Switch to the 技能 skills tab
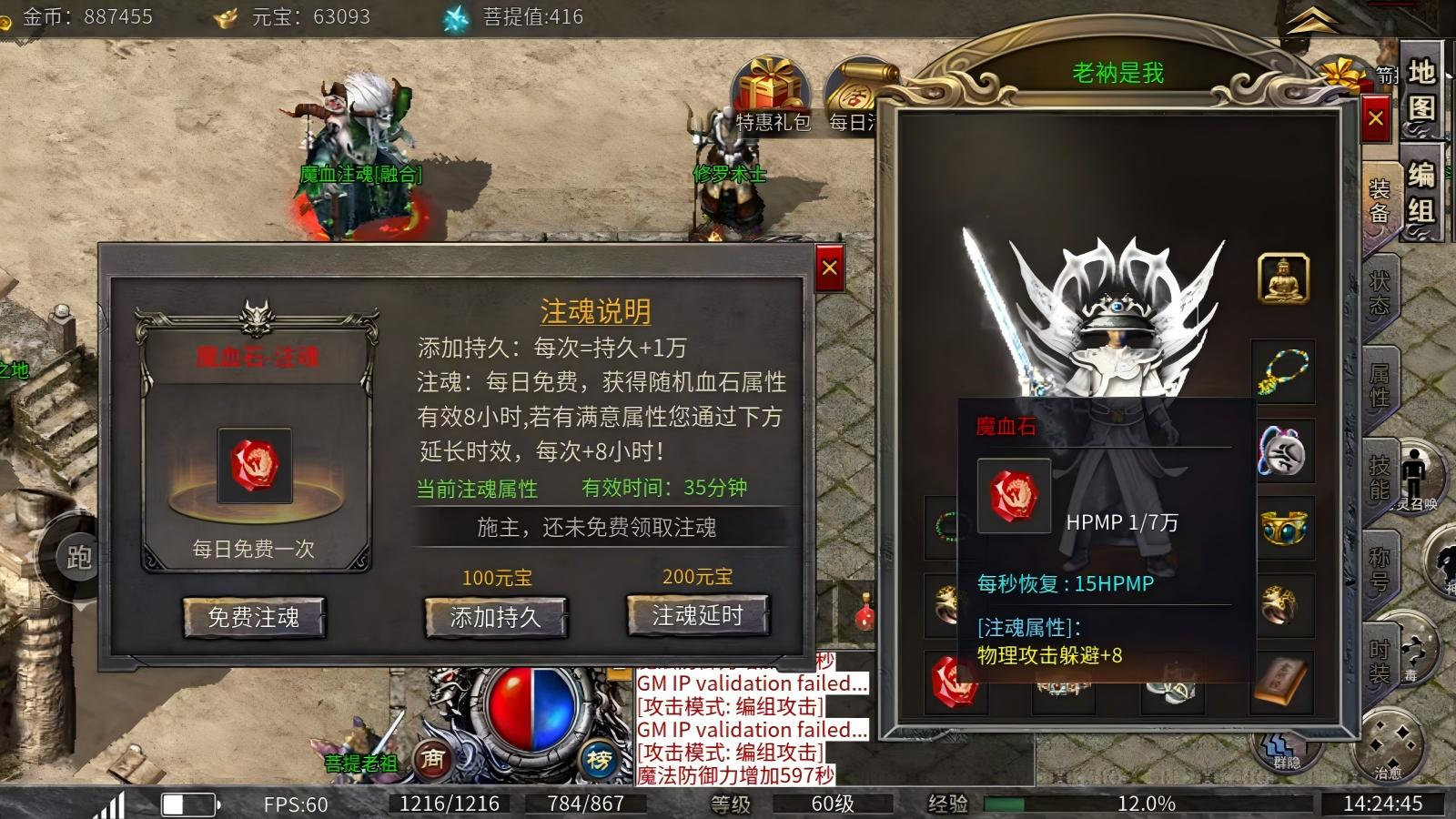This screenshot has width=1456, height=819. [1380, 478]
